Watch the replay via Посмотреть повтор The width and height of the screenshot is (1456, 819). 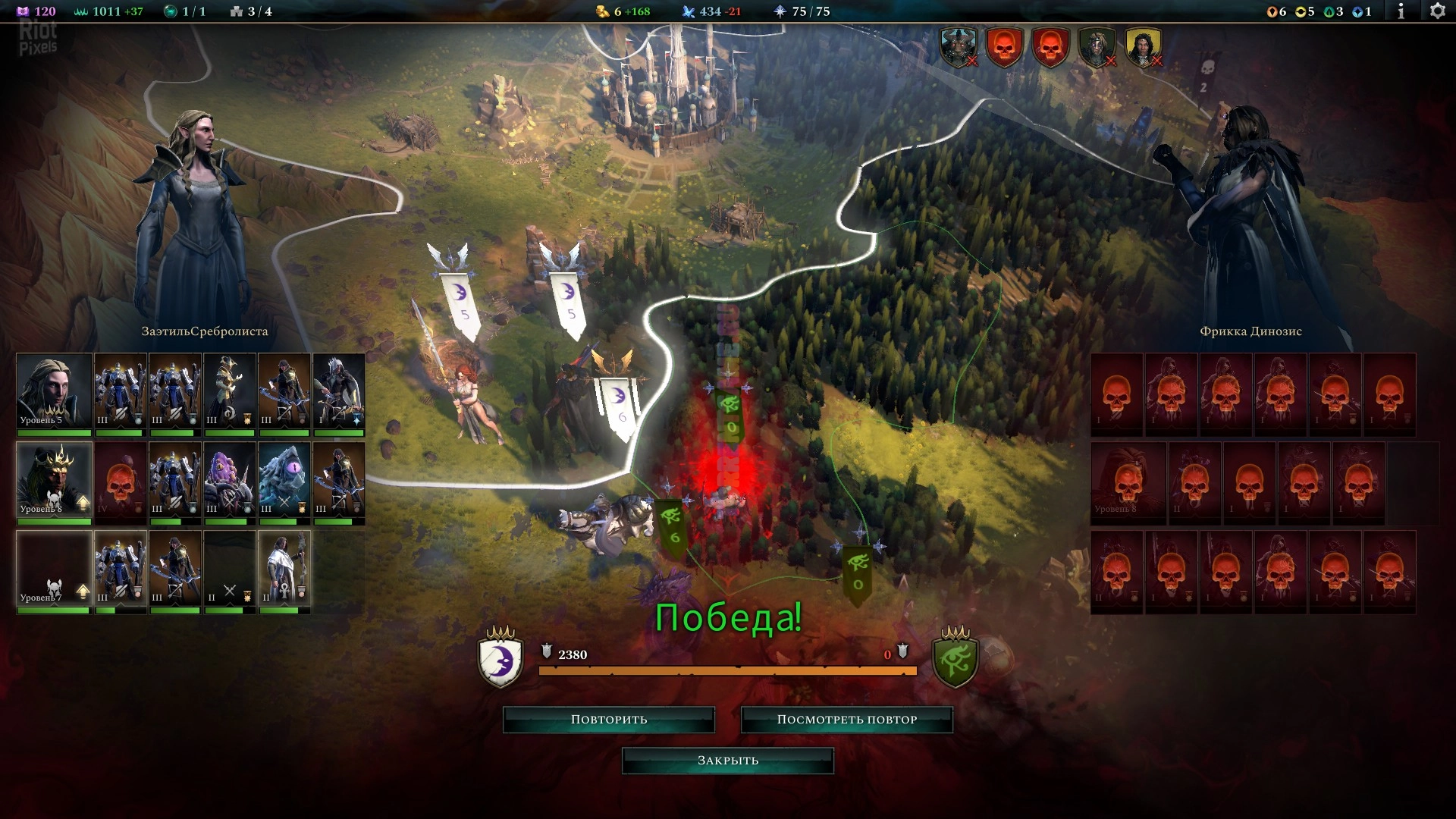click(x=846, y=720)
